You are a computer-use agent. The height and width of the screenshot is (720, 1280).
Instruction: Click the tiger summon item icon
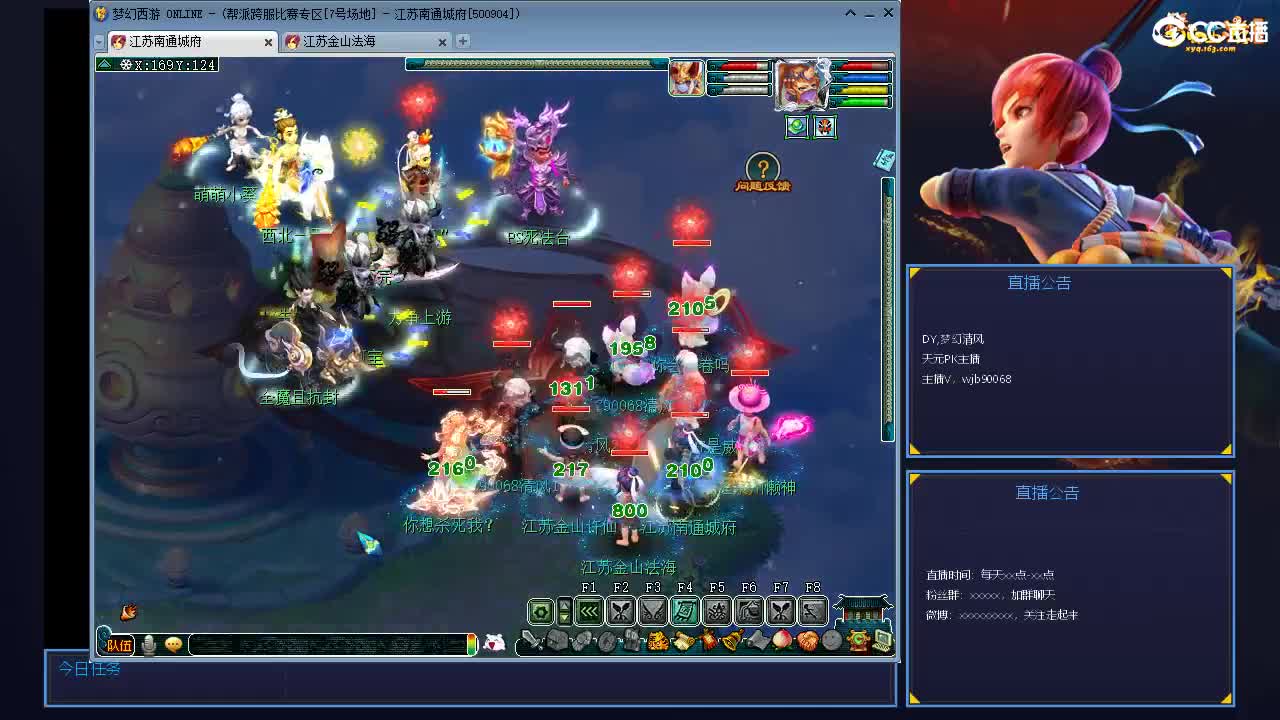coord(658,639)
